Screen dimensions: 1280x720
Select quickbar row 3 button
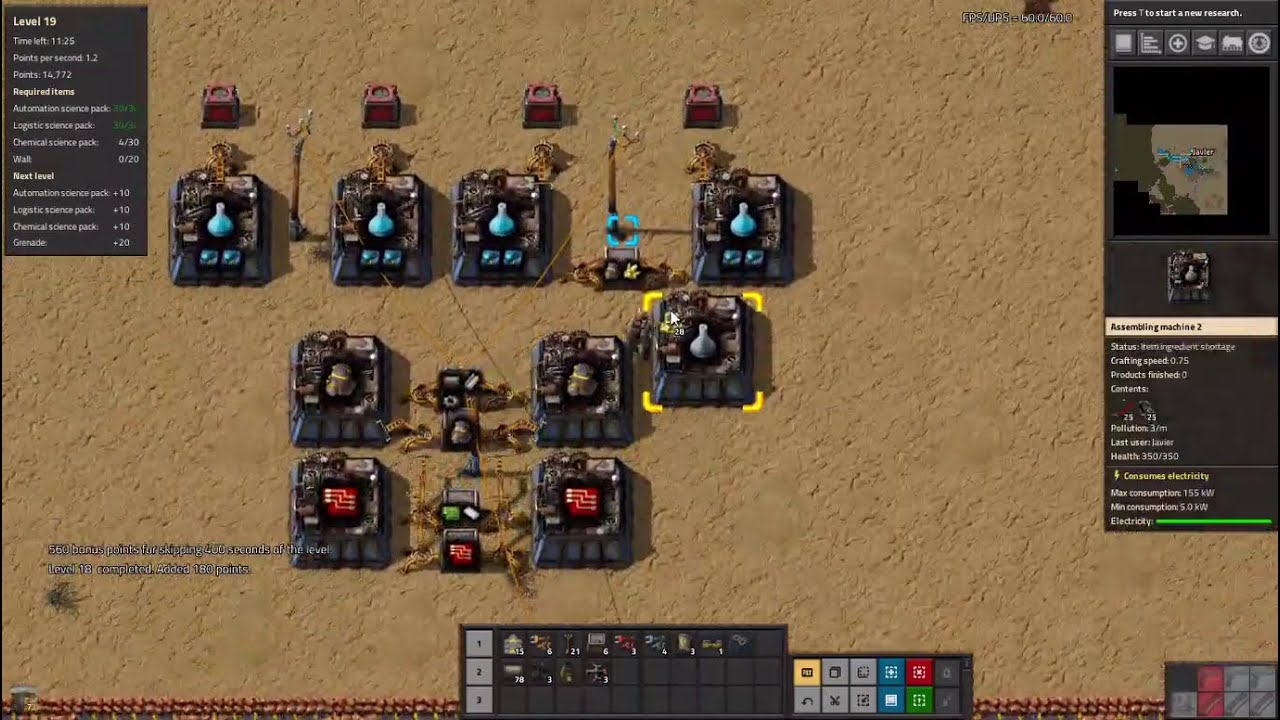[x=478, y=700]
